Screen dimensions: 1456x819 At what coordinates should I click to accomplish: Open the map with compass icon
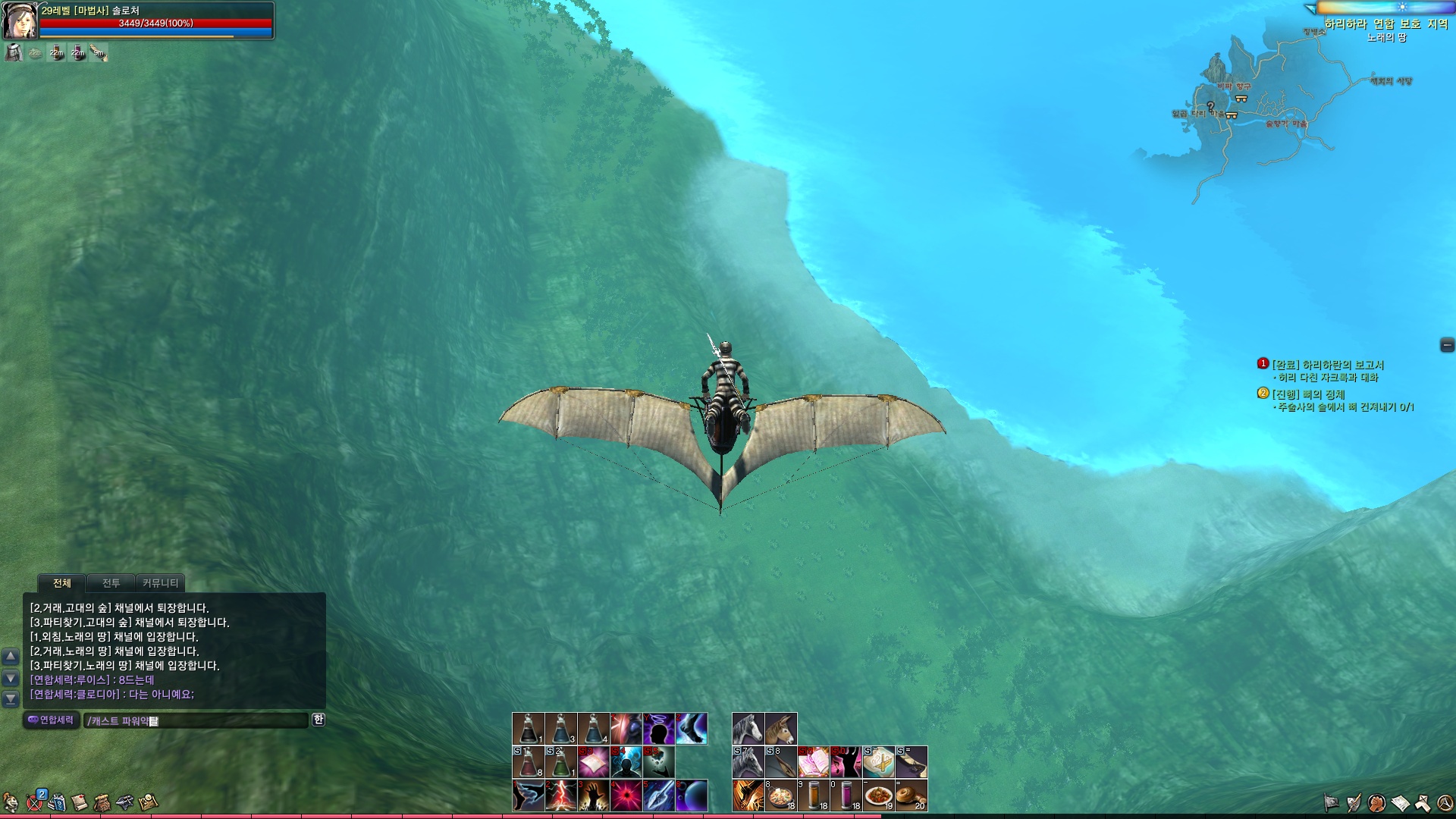(x=148, y=802)
